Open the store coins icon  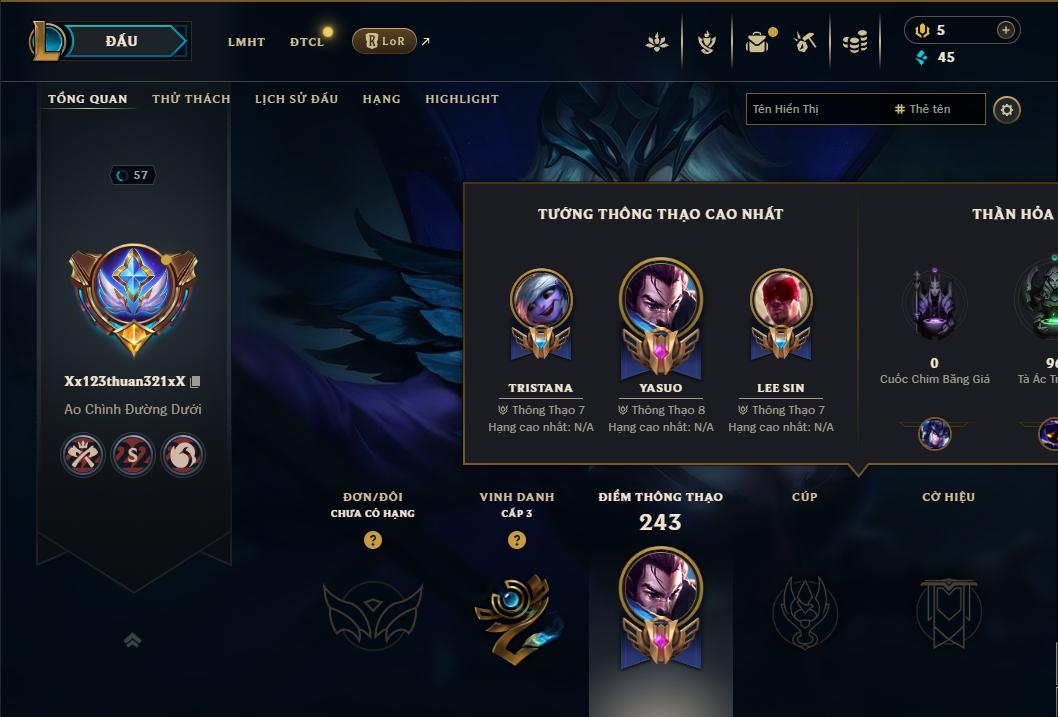click(854, 42)
